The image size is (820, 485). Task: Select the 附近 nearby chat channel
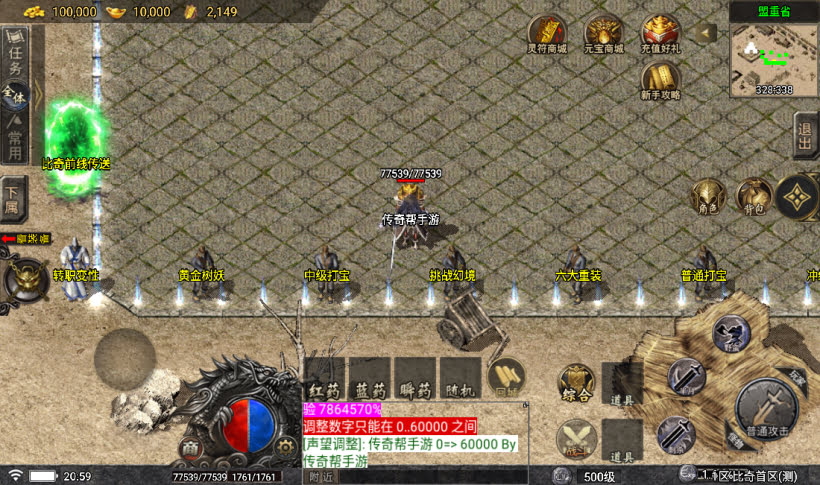click(322, 478)
